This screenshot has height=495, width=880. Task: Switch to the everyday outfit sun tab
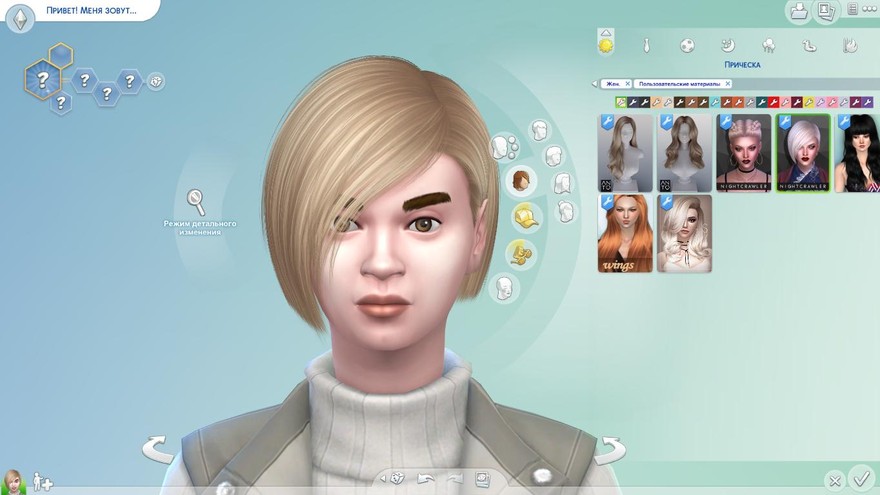click(605, 44)
